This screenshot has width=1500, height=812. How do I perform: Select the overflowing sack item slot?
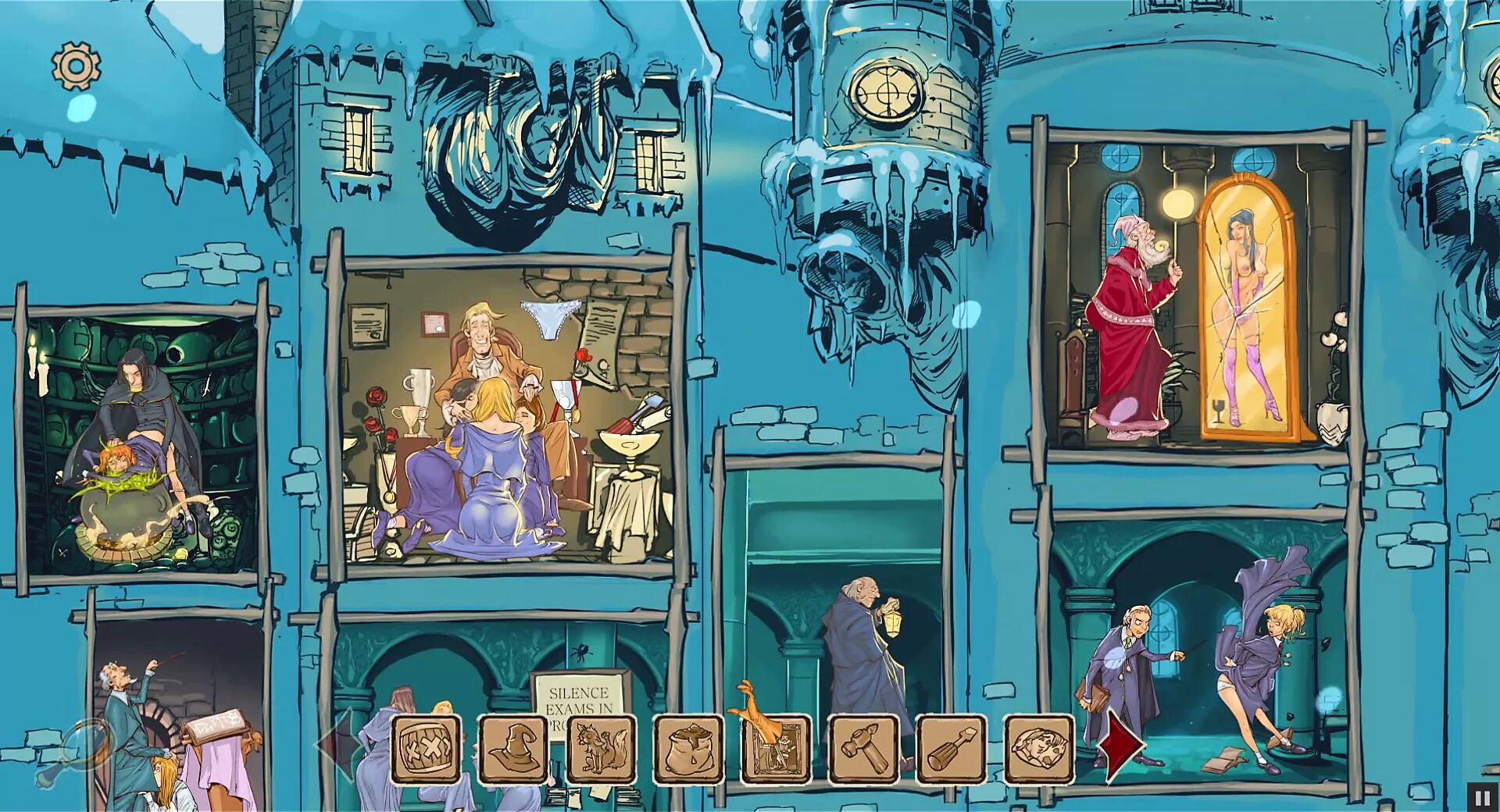(688, 750)
